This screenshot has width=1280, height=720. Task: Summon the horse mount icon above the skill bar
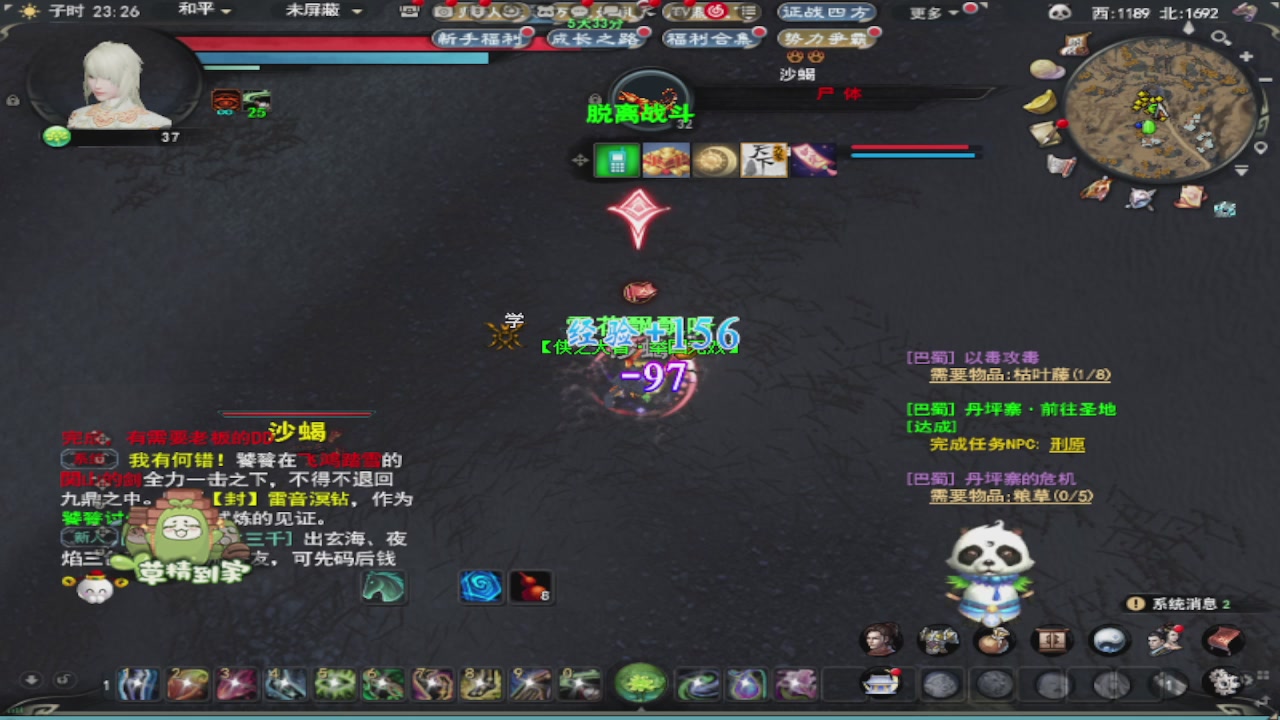click(385, 588)
